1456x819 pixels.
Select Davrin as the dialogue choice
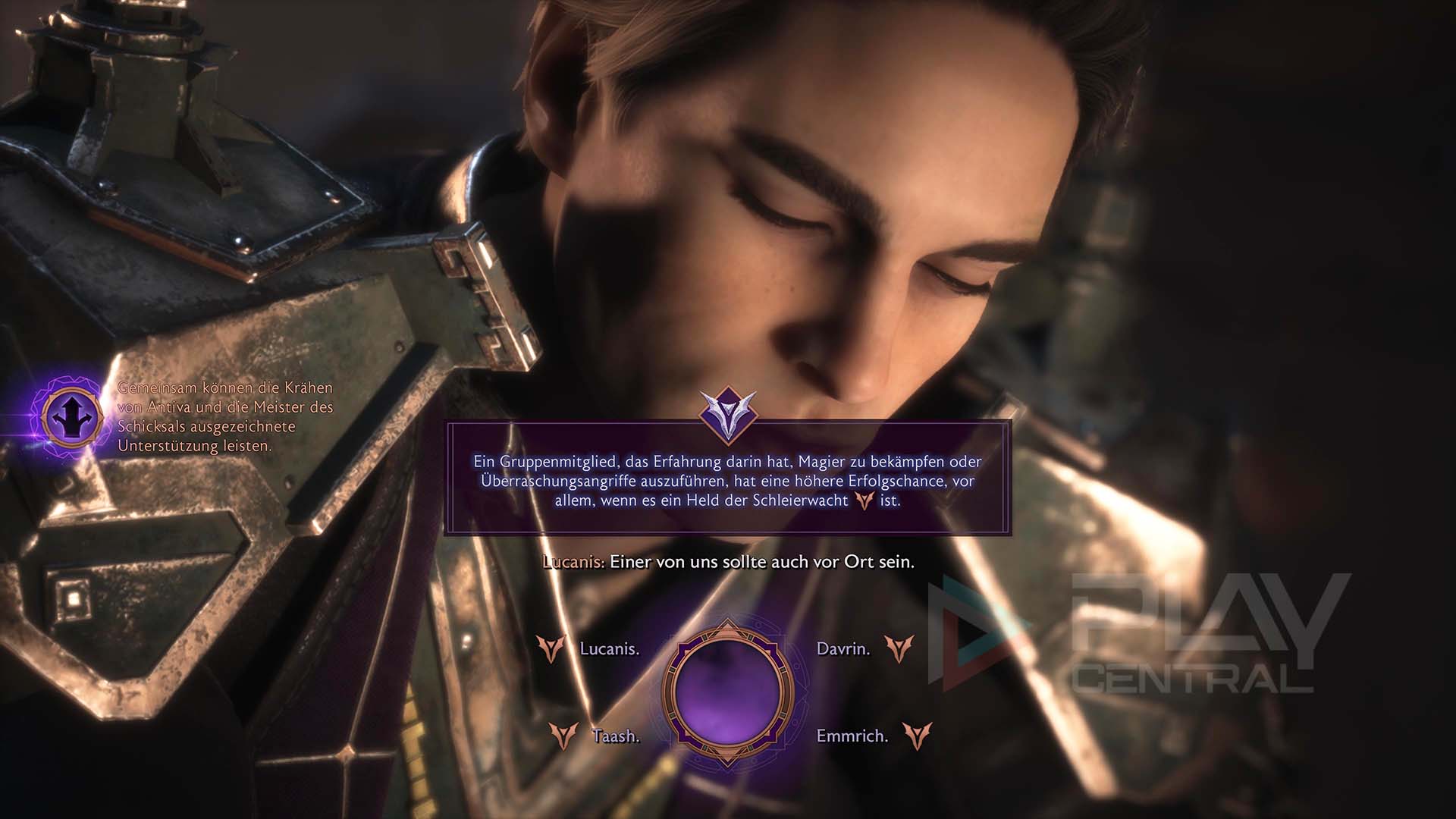coord(843,649)
